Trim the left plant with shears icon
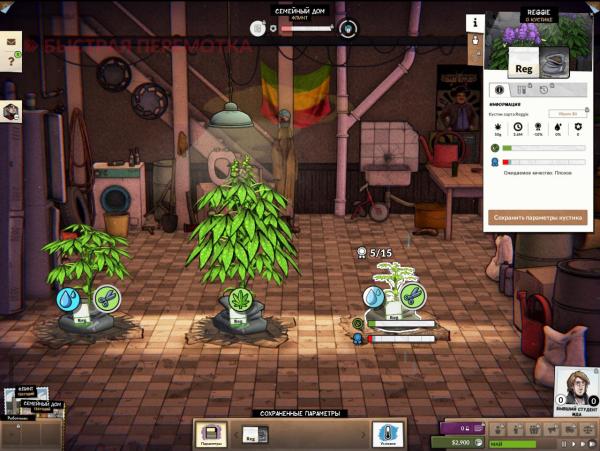This screenshot has height=451, width=600. 107,299
